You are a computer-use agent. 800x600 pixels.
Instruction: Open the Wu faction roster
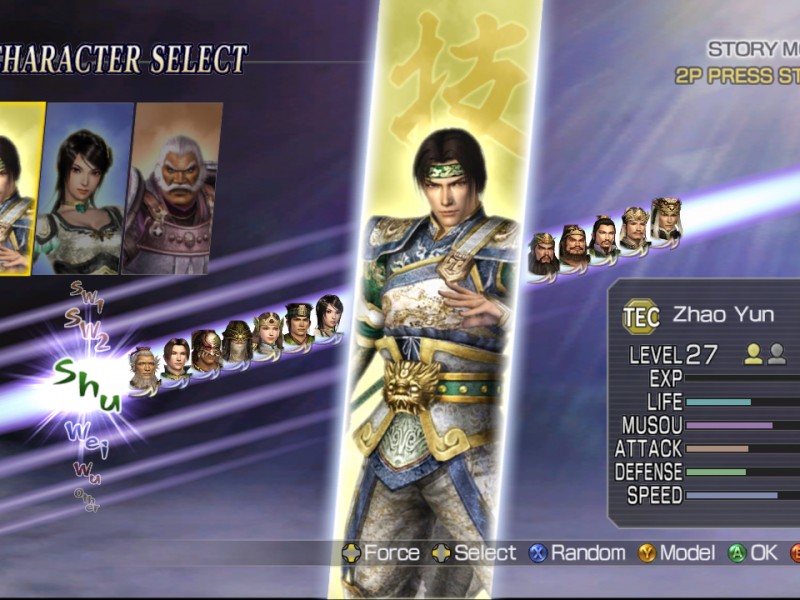[x=86, y=471]
